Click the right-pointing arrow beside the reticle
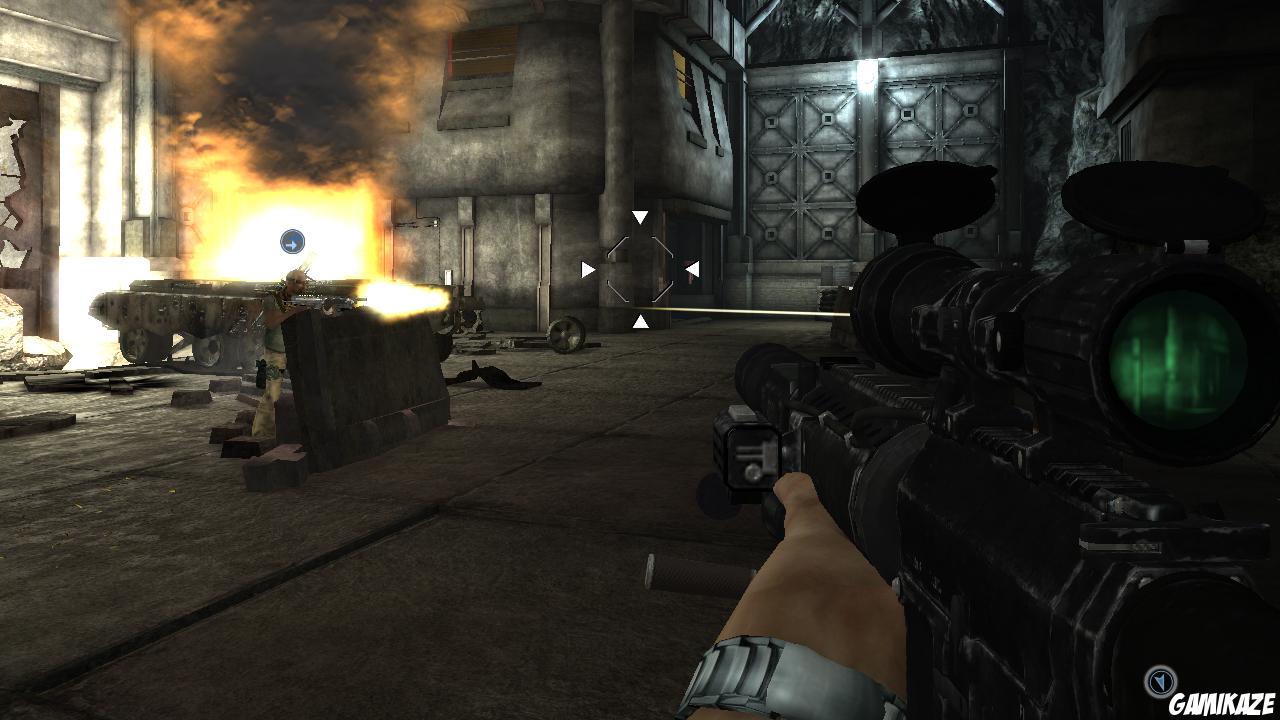The width and height of the screenshot is (1280, 720). 692,267
